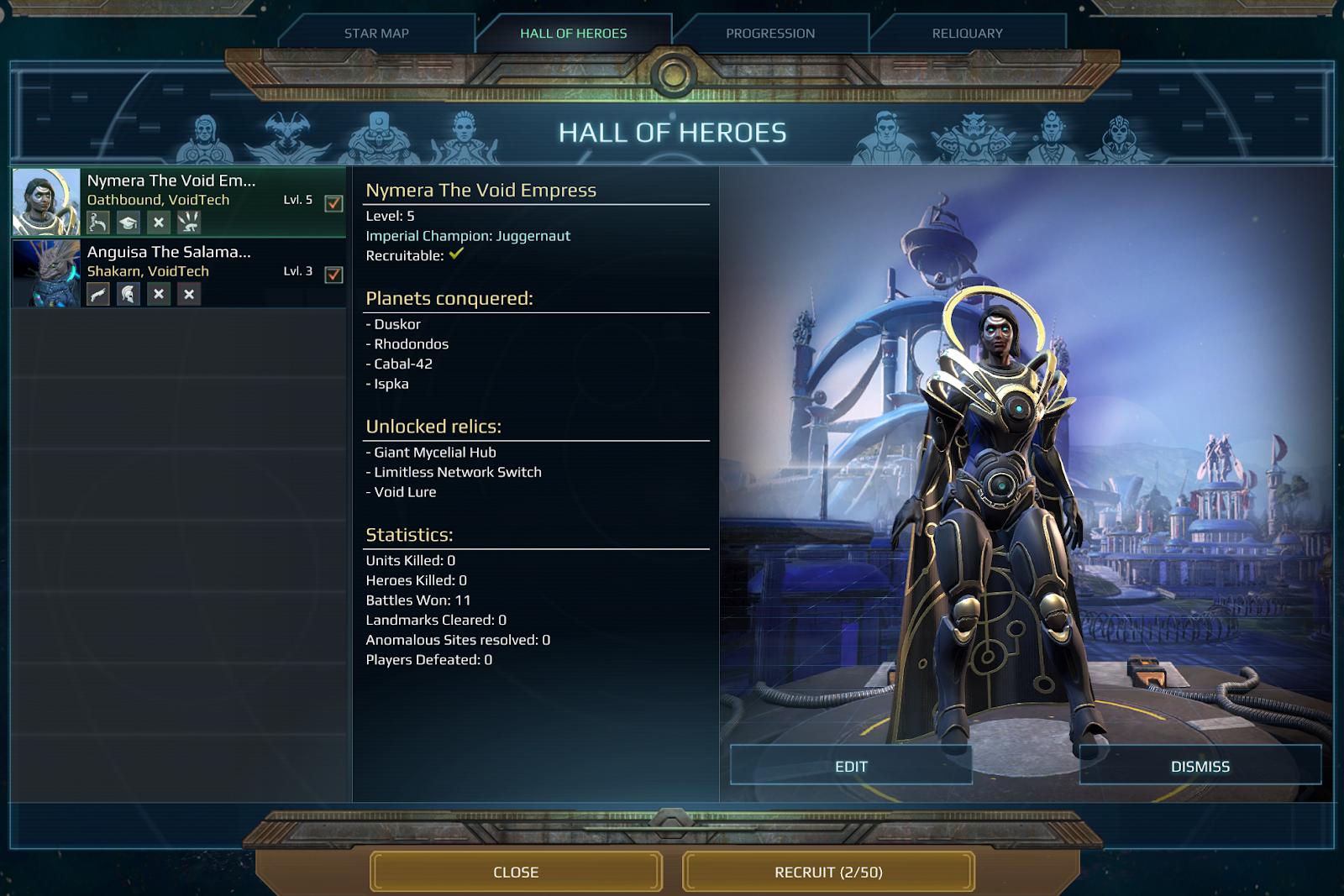
Task: Go to the Progression tab
Action: 770,34
